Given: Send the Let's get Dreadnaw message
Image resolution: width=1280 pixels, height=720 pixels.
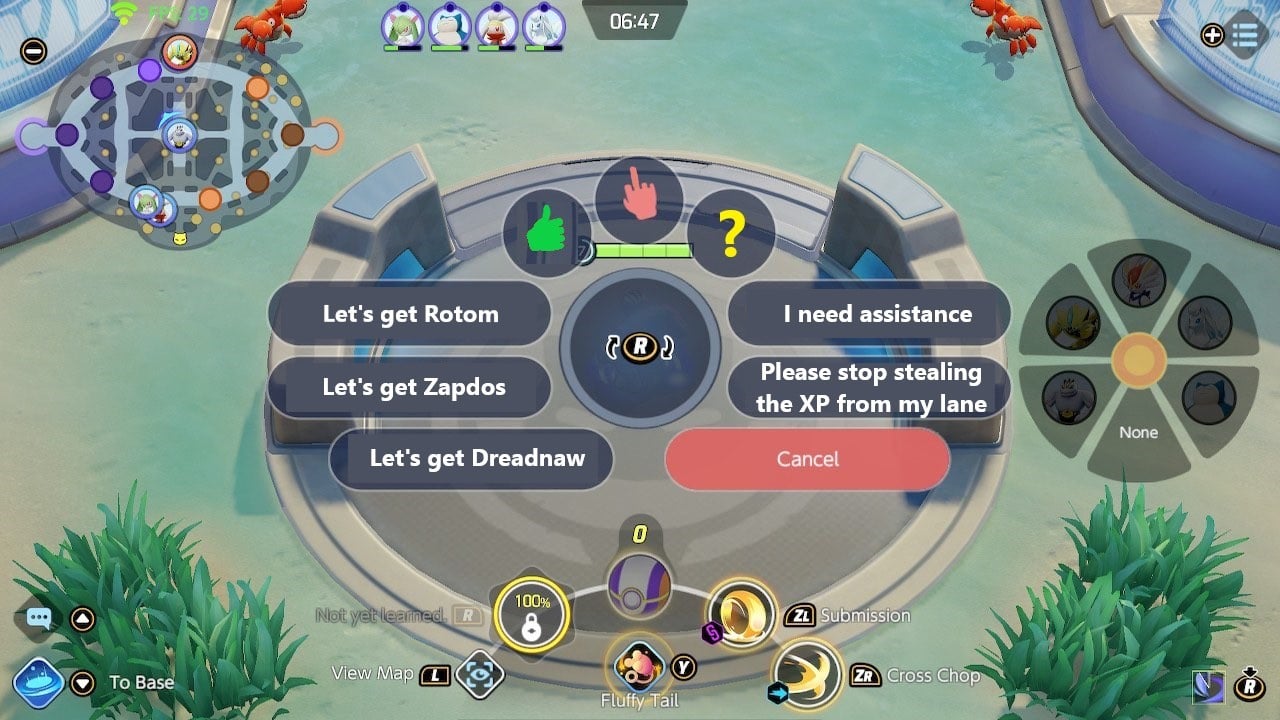Looking at the screenshot, I should pos(471,459).
